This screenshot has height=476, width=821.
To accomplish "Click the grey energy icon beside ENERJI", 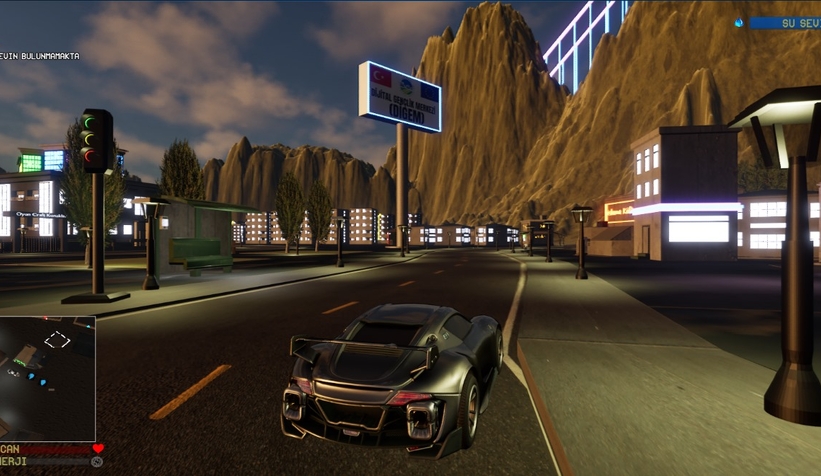I will [x=97, y=462].
